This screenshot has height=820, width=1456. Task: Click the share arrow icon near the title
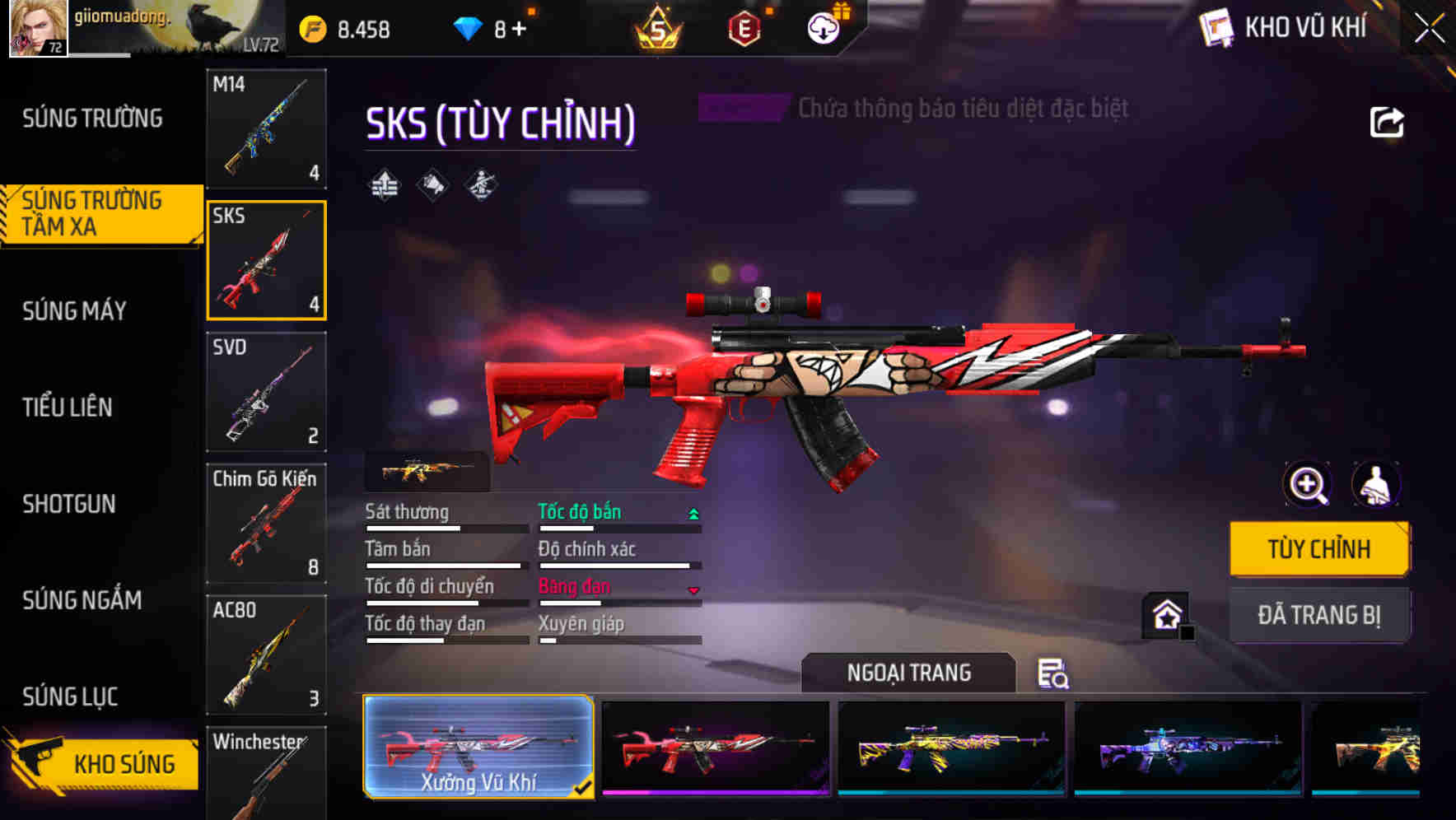point(1388,121)
